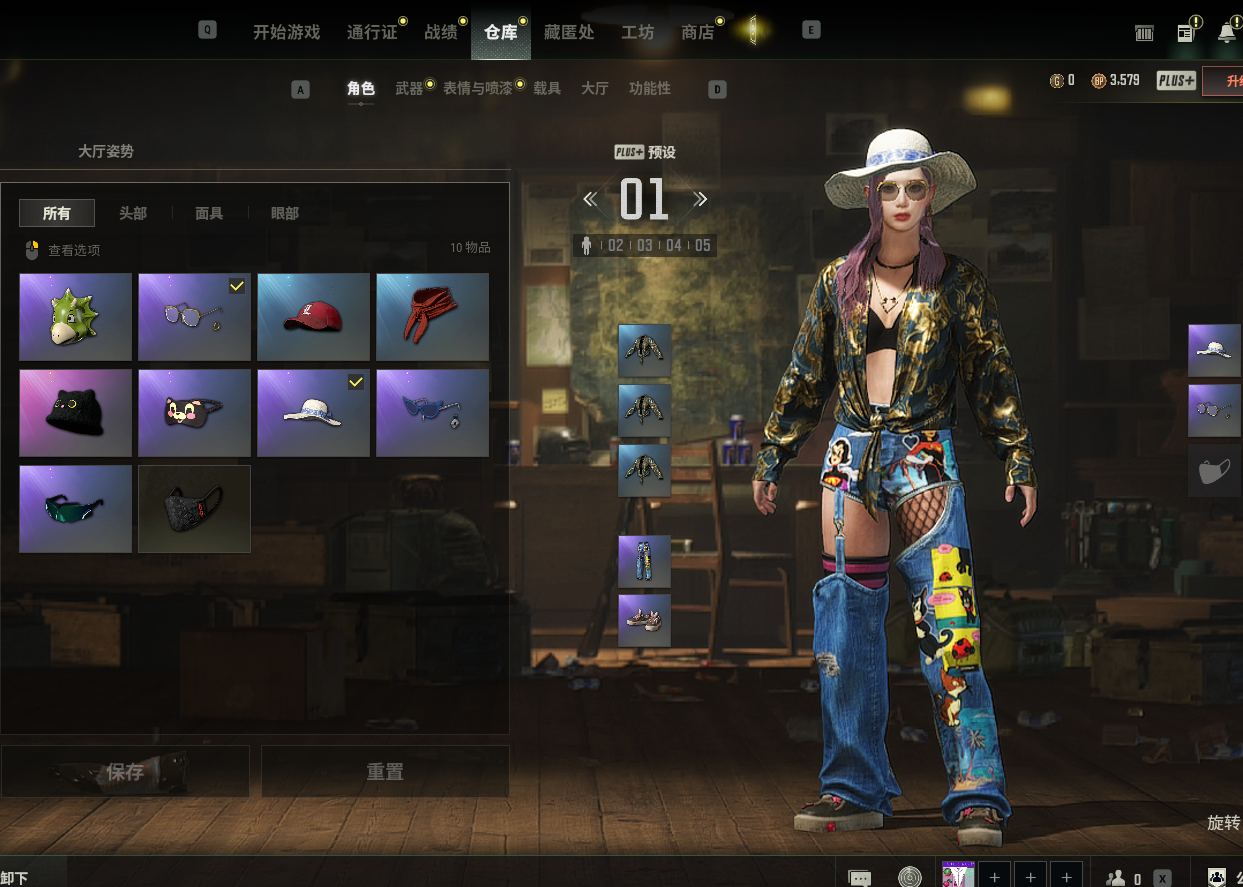The height and width of the screenshot is (887, 1243).
Task: Click the 保存 save button
Action: (x=125, y=772)
